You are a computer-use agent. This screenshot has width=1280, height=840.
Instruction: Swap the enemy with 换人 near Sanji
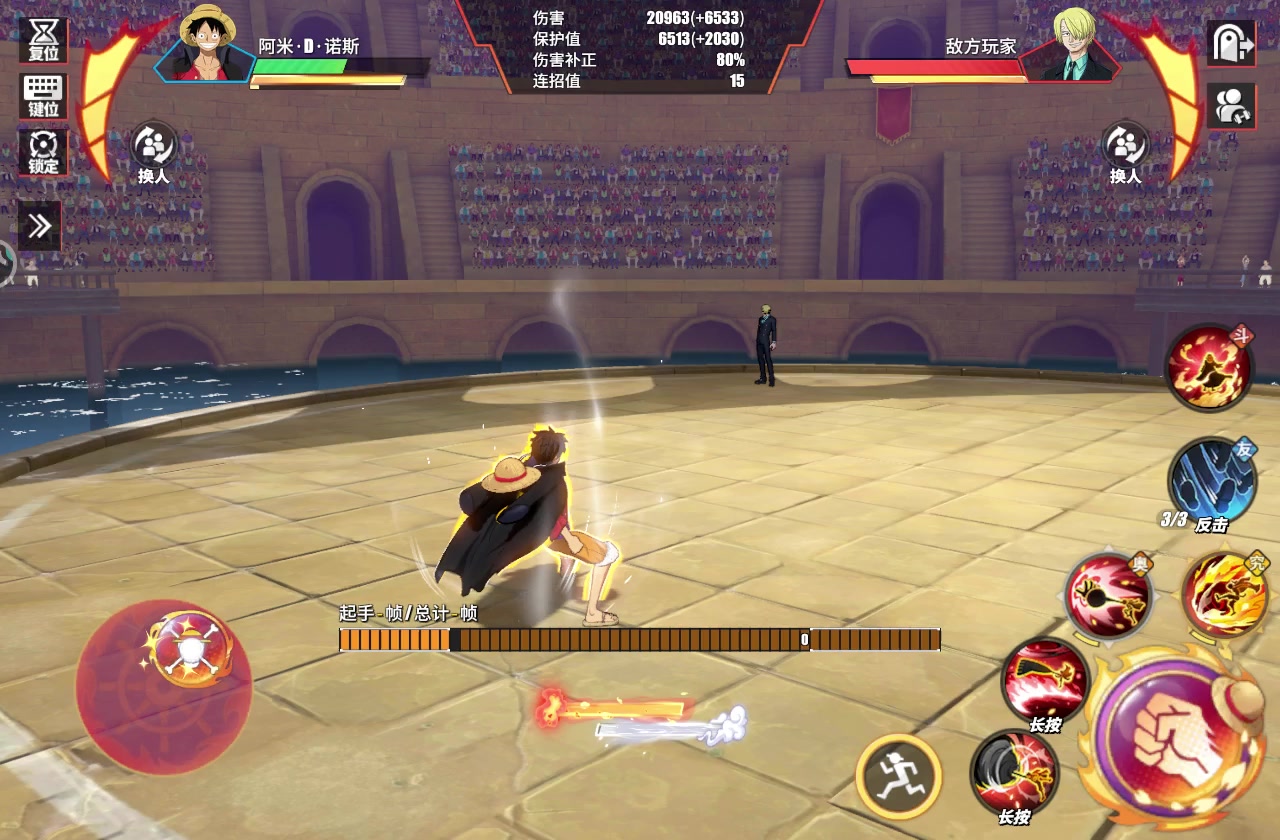(1125, 153)
